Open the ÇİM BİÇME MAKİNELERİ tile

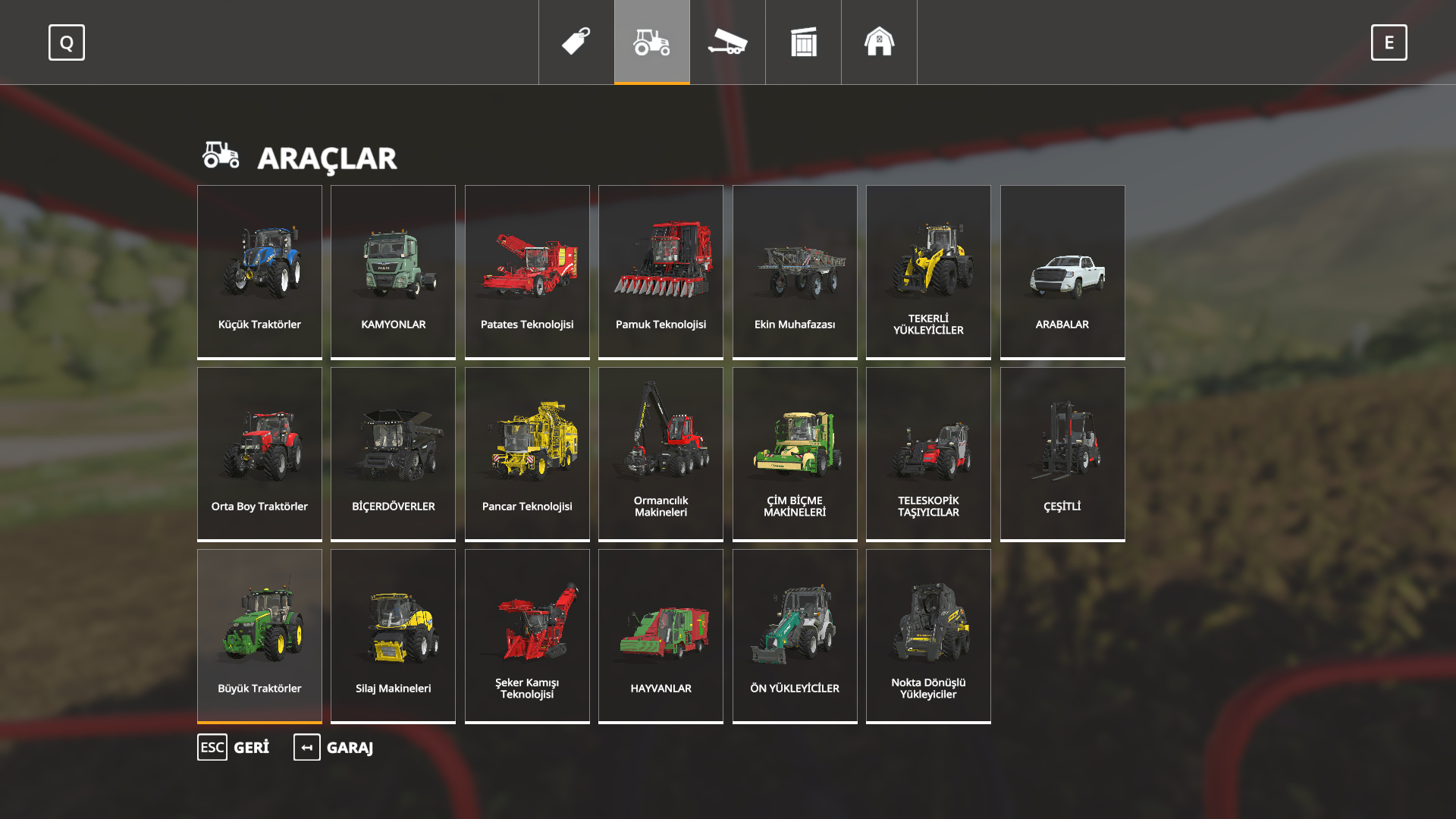pos(795,453)
